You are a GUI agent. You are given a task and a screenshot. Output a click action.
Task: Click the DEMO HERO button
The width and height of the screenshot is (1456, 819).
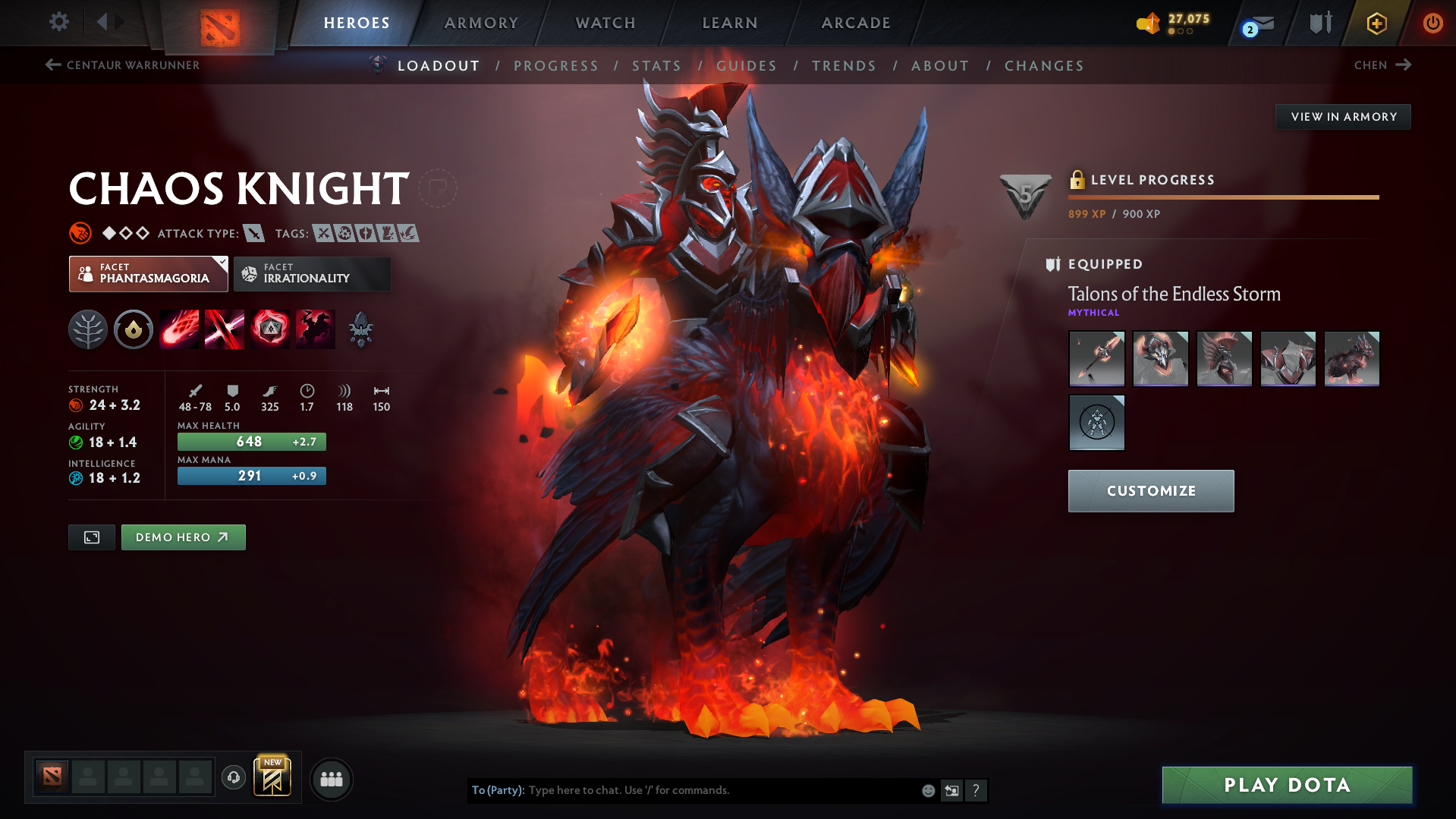[x=183, y=537]
